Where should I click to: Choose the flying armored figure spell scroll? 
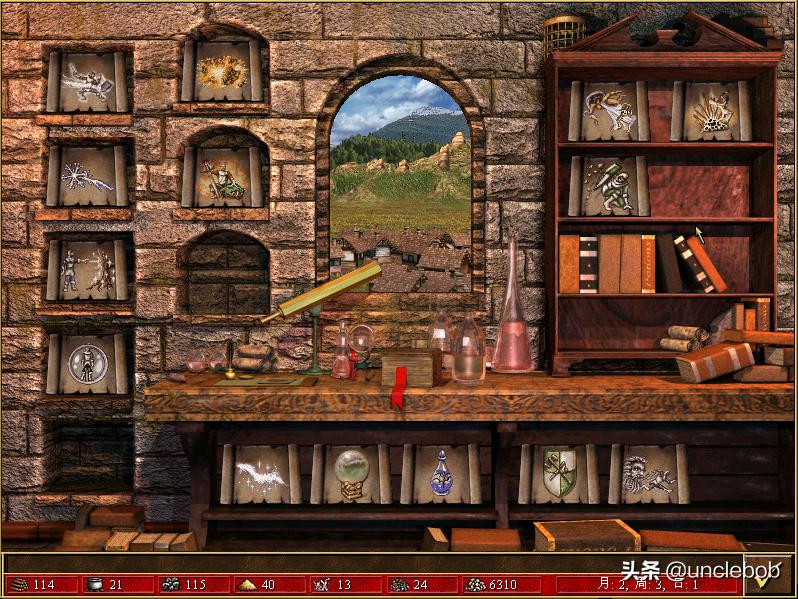click(87, 82)
